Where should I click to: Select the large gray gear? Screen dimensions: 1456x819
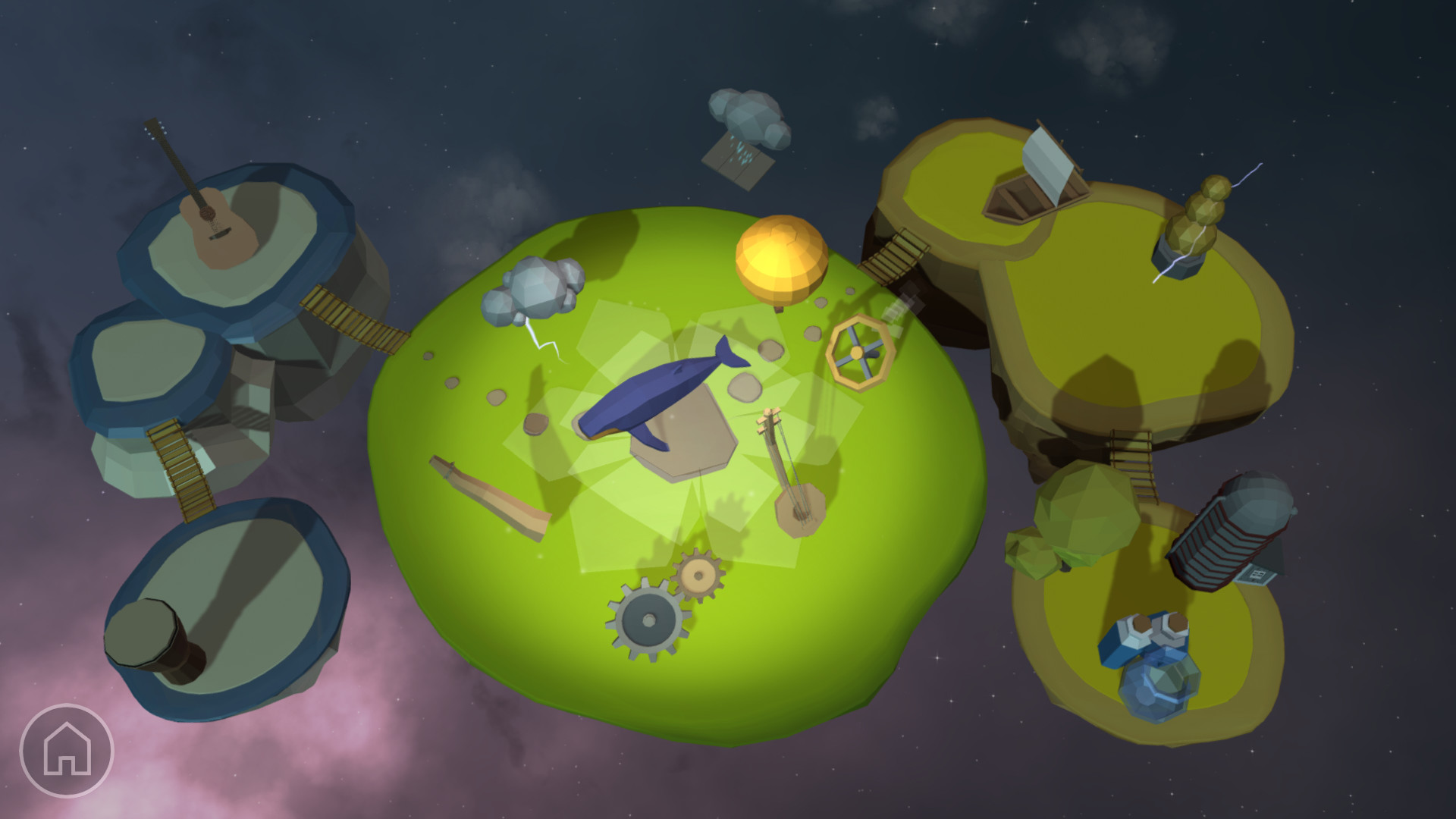tap(648, 622)
